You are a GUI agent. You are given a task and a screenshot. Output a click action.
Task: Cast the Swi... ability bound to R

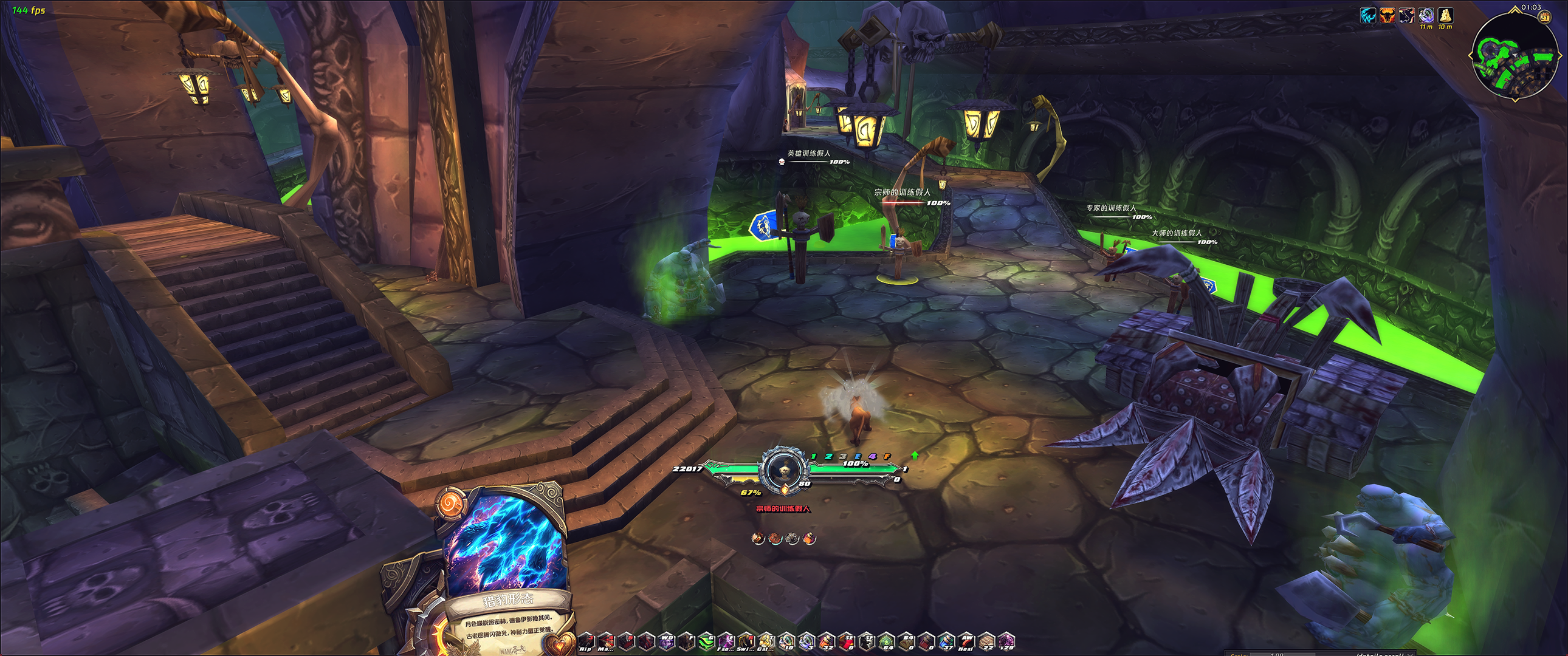click(x=746, y=641)
